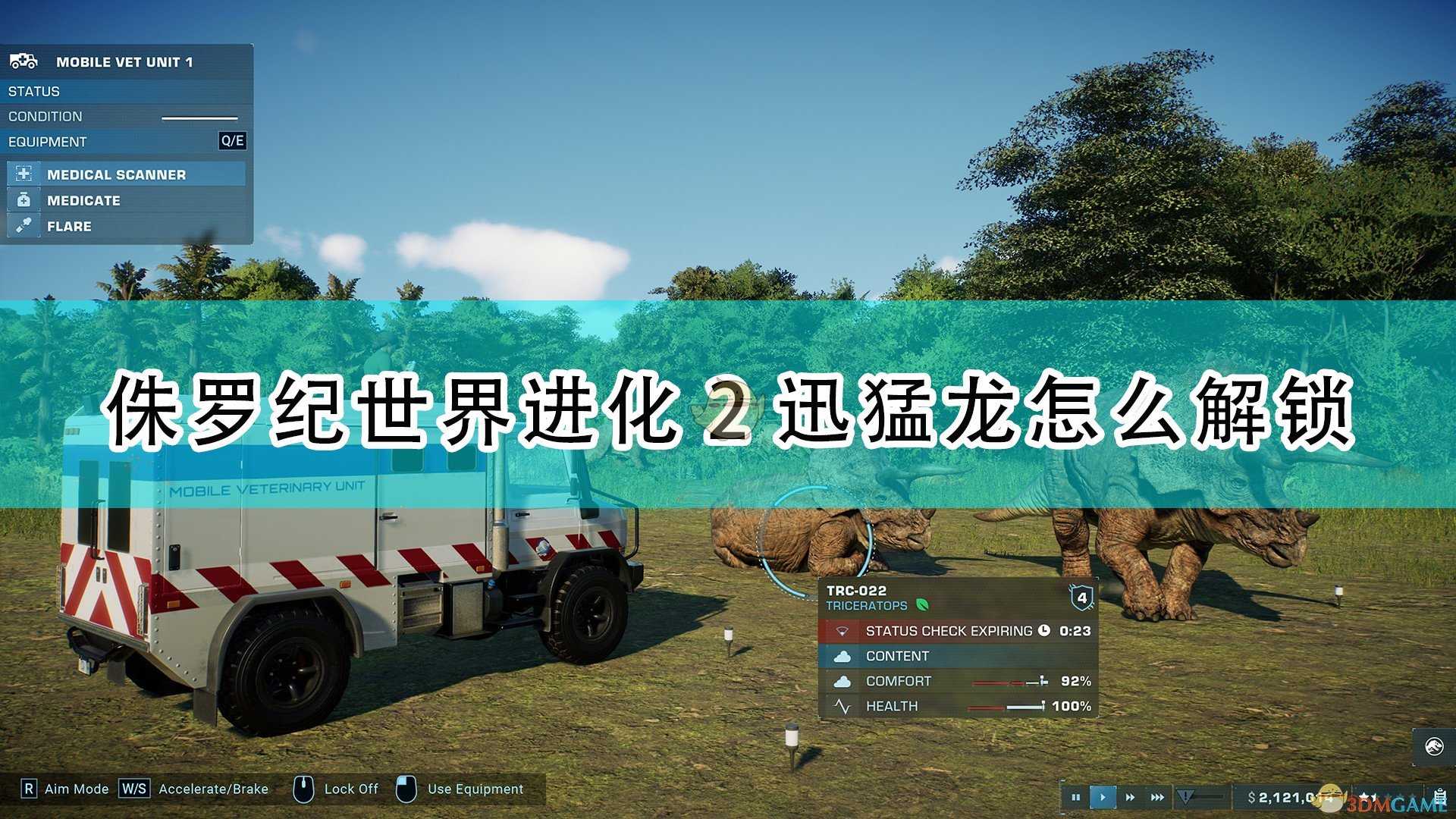The image size is (1456, 819).
Task: Click the Flare equipment icon
Action: (x=24, y=225)
